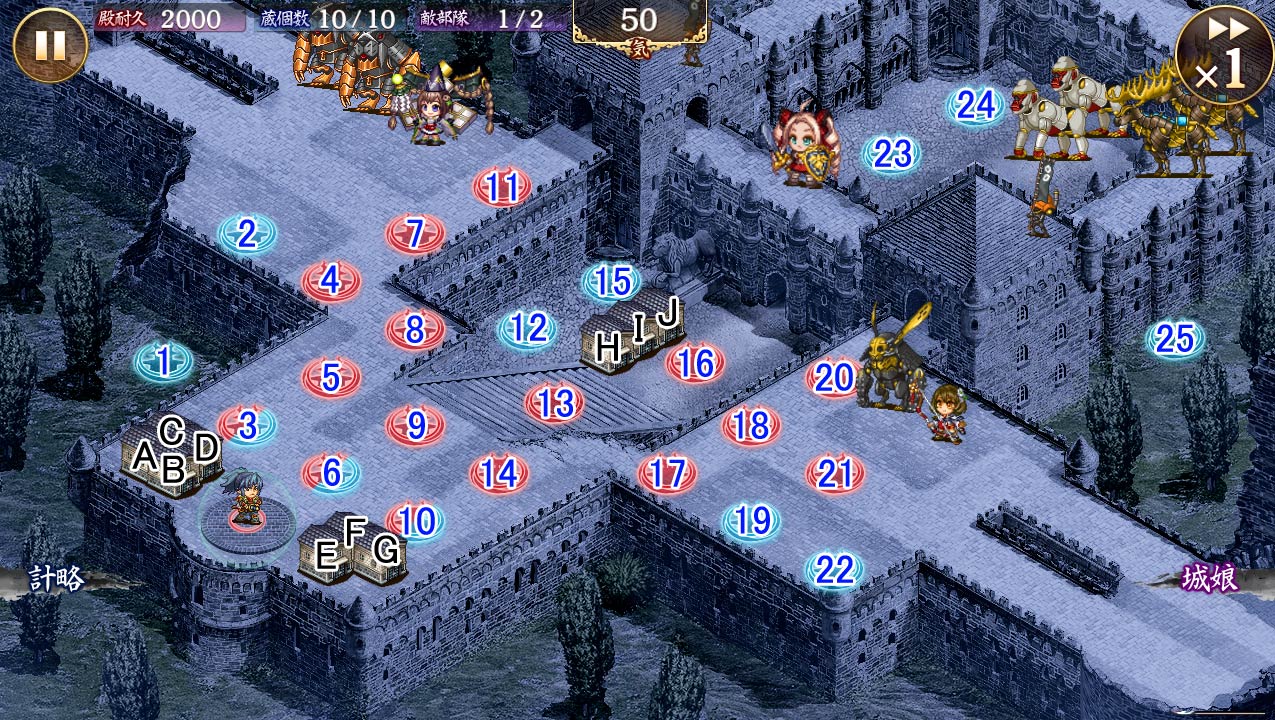Image resolution: width=1275 pixels, height=720 pixels.
Task: Choose blue deployment tile 2
Action: pos(247,235)
